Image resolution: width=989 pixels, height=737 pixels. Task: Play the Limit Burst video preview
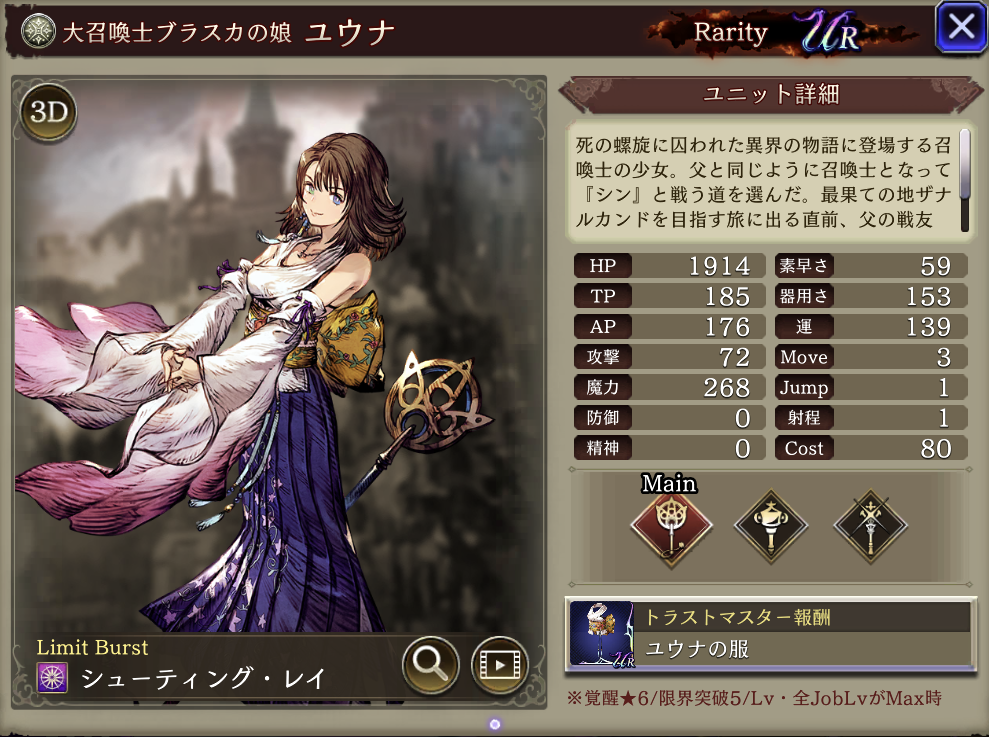pyautogui.click(x=499, y=662)
